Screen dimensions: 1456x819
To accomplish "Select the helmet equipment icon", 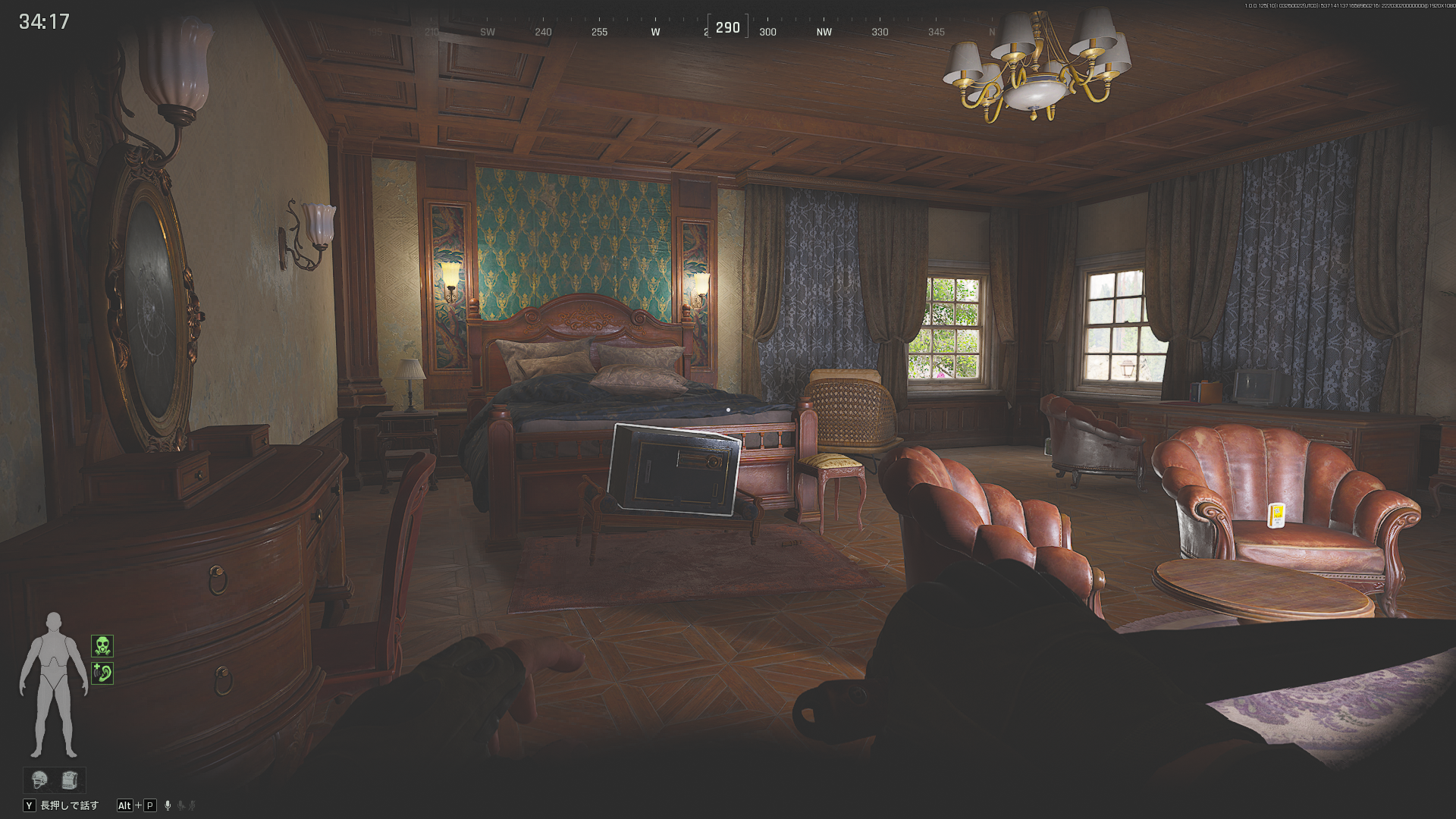I will (39, 780).
